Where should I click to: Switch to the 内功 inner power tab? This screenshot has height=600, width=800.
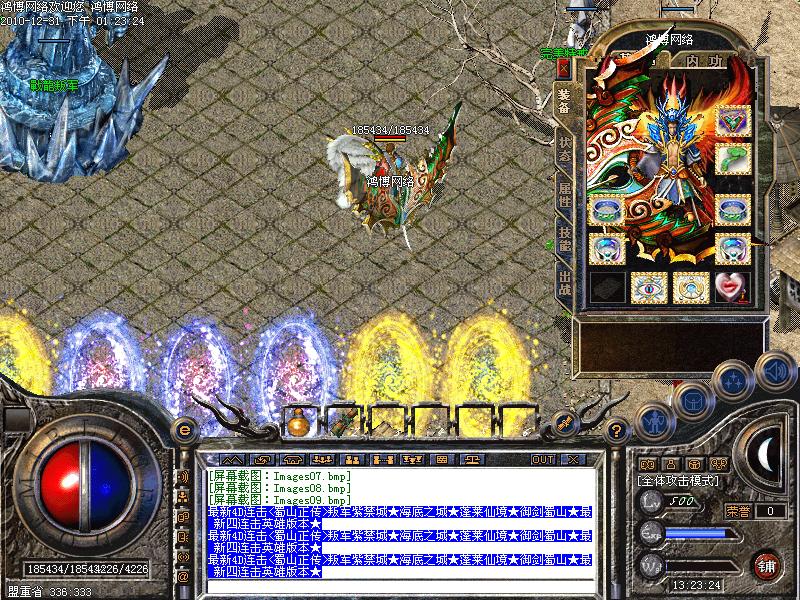tap(704, 61)
